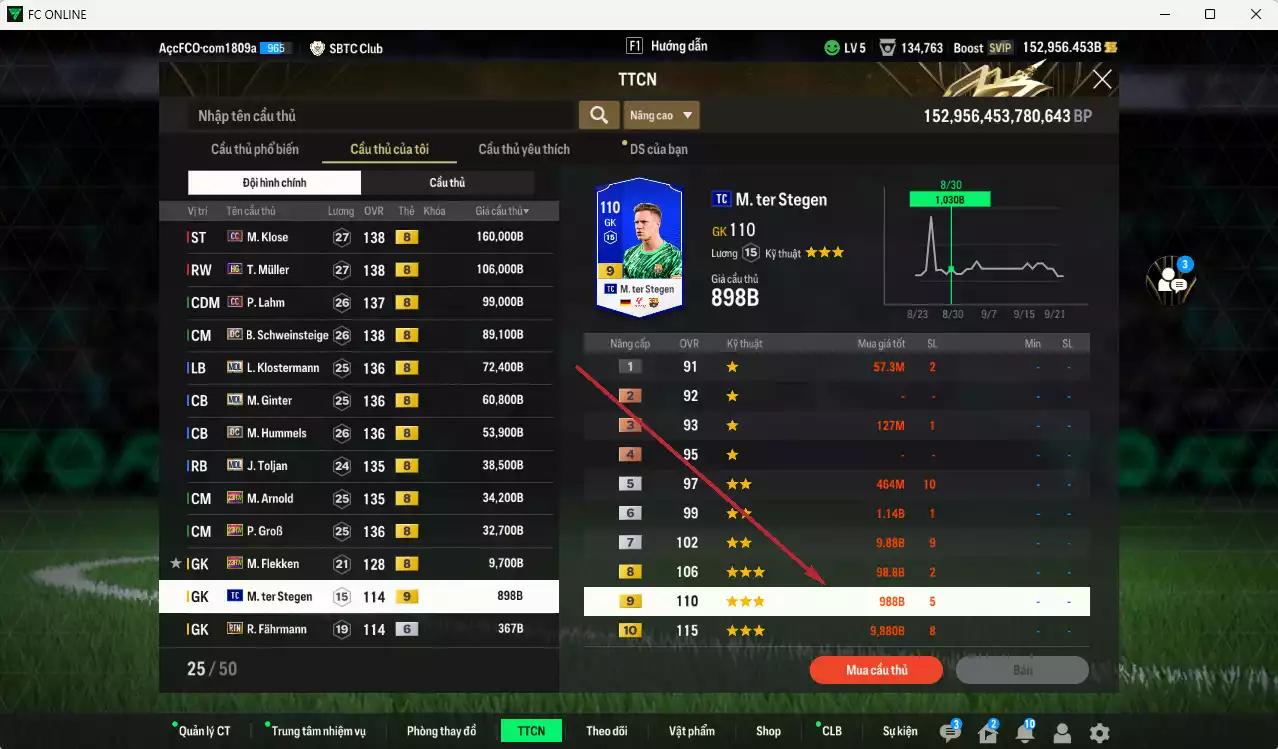Open the Shop menu

768,731
